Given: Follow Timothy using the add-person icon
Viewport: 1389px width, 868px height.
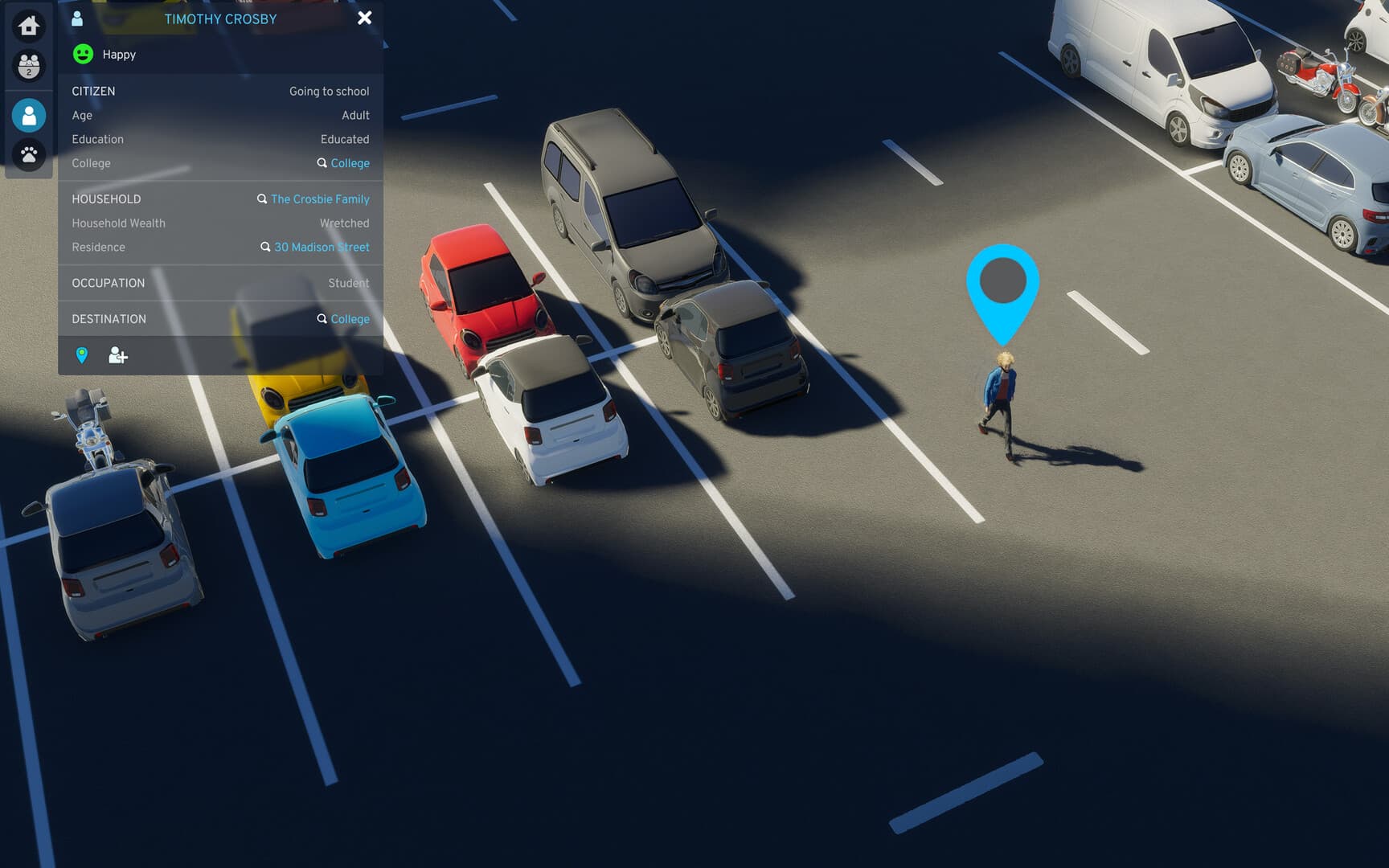Looking at the screenshot, I should tap(118, 355).
